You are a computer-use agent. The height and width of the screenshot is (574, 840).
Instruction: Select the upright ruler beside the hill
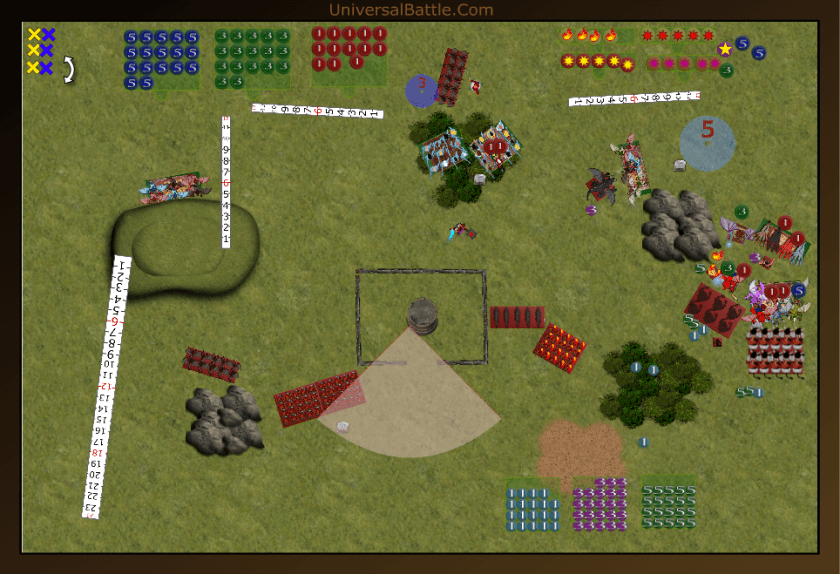226,182
